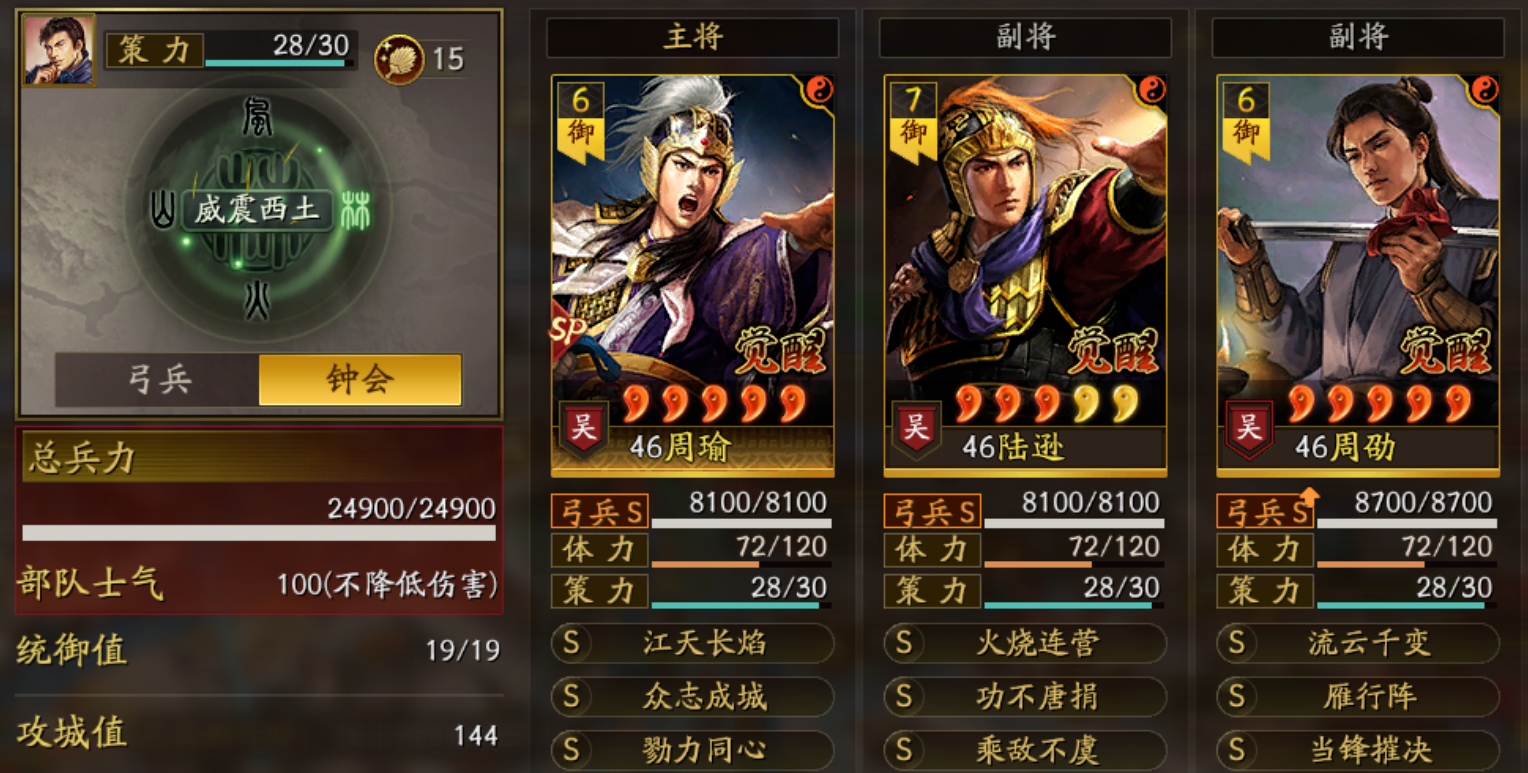Open the 主将 slot selector
Screen dimensions: 1528x773
691,38
